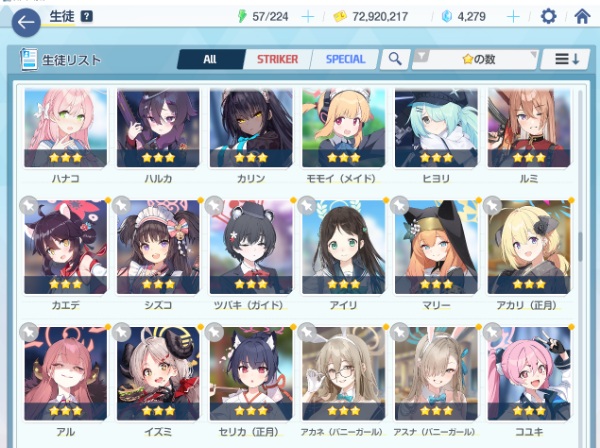Open the student search magnifier
Screen dimensions: 600x448
point(395,59)
